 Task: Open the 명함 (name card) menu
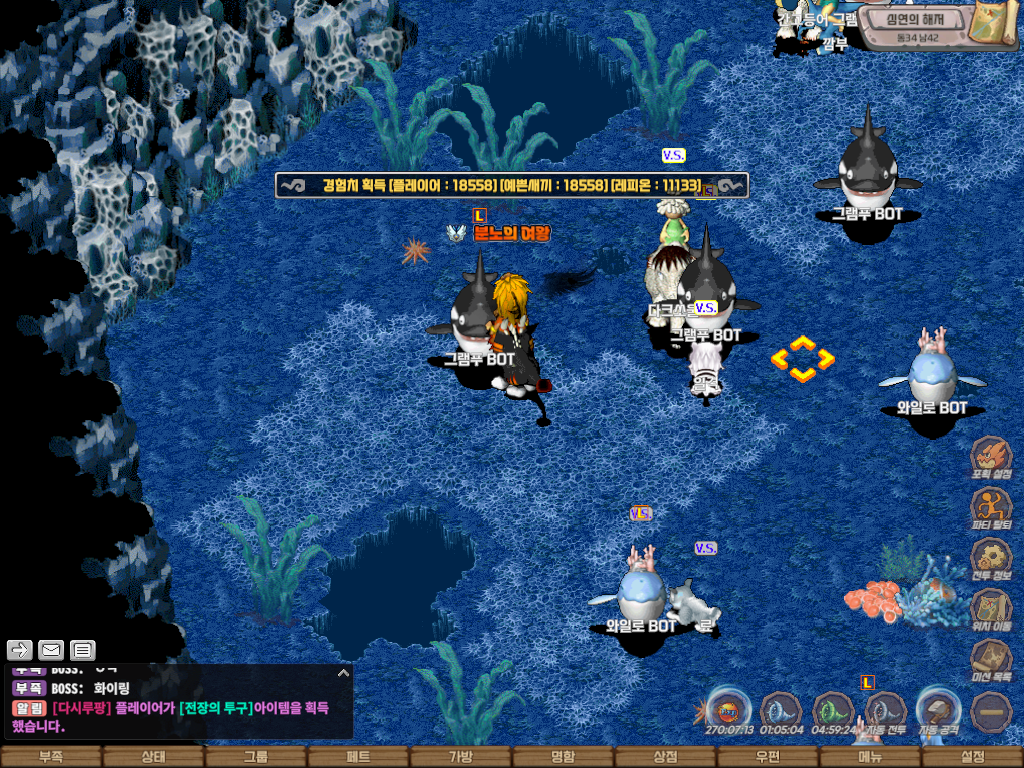coord(563,757)
